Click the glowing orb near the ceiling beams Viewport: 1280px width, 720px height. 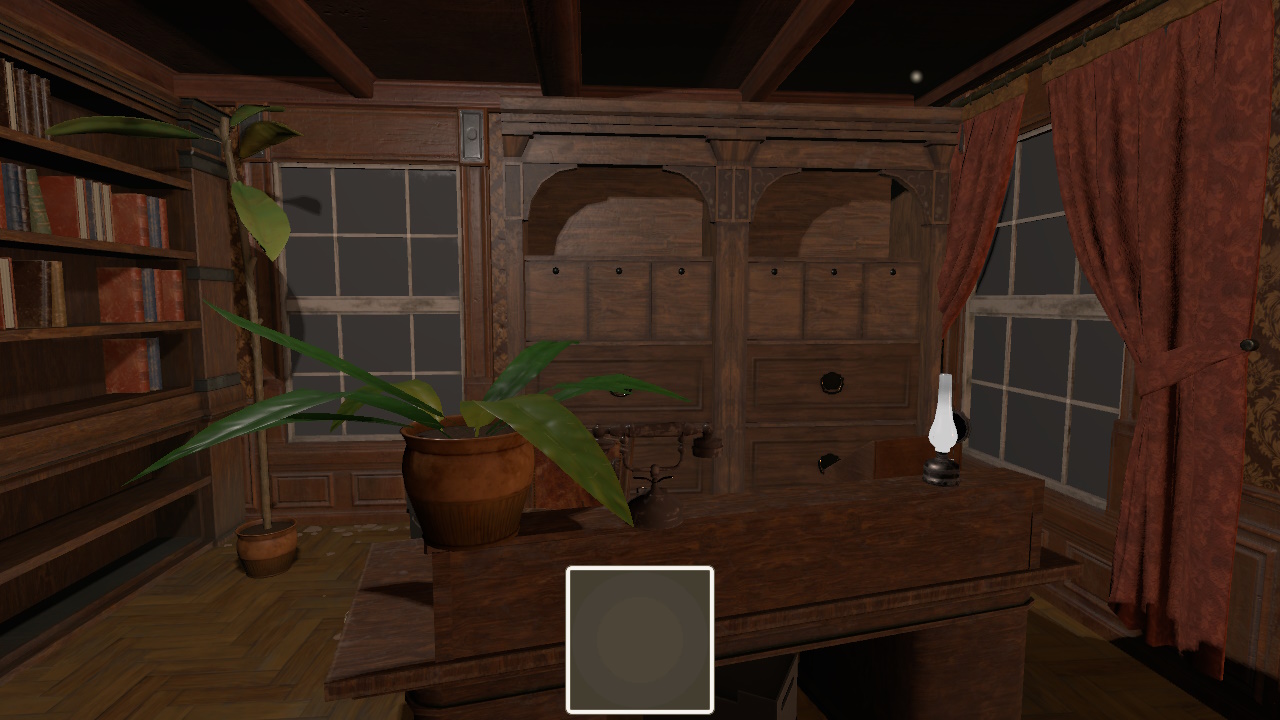pos(914,74)
